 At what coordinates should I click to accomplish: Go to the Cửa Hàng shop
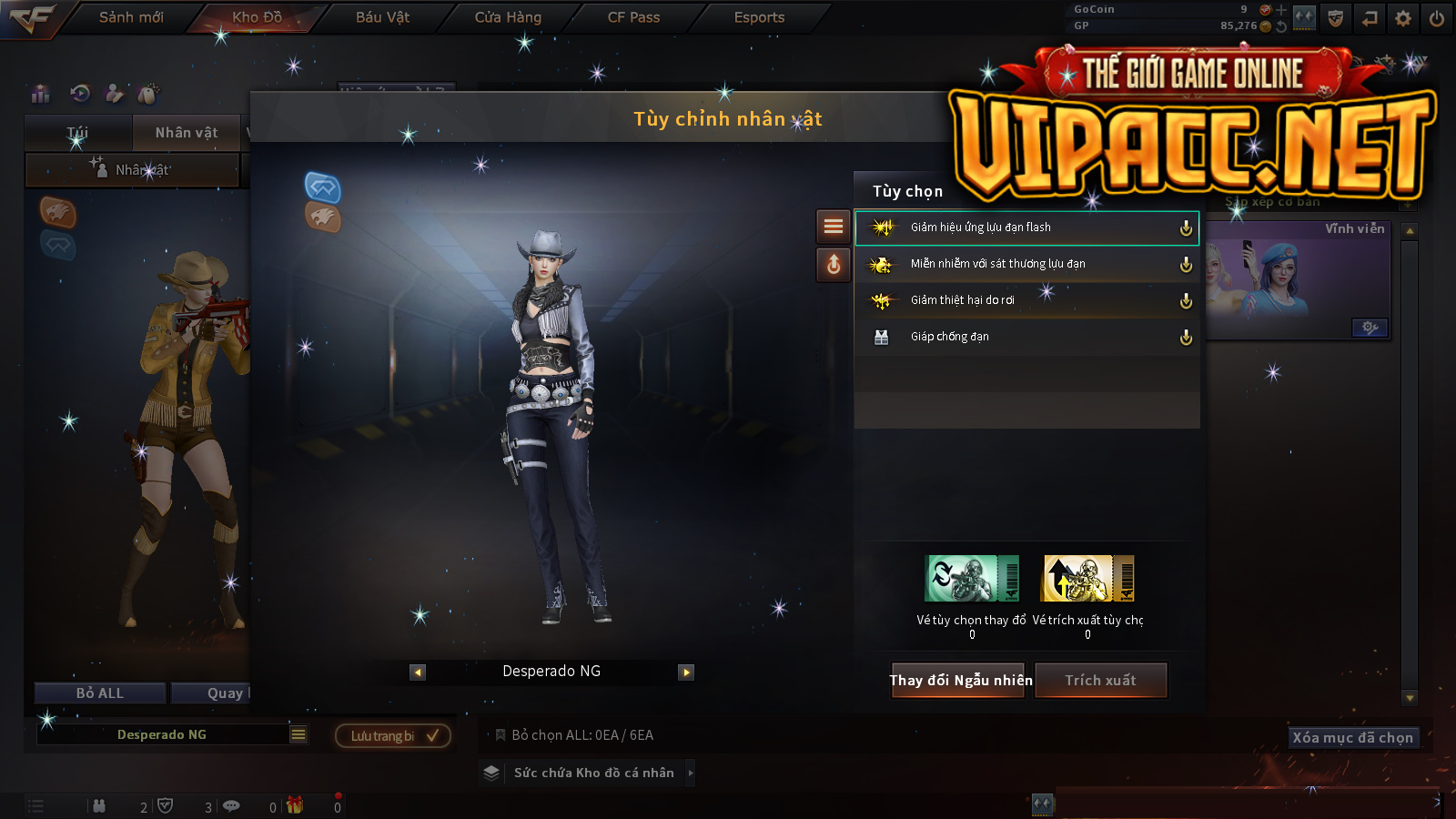(x=508, y=17)
